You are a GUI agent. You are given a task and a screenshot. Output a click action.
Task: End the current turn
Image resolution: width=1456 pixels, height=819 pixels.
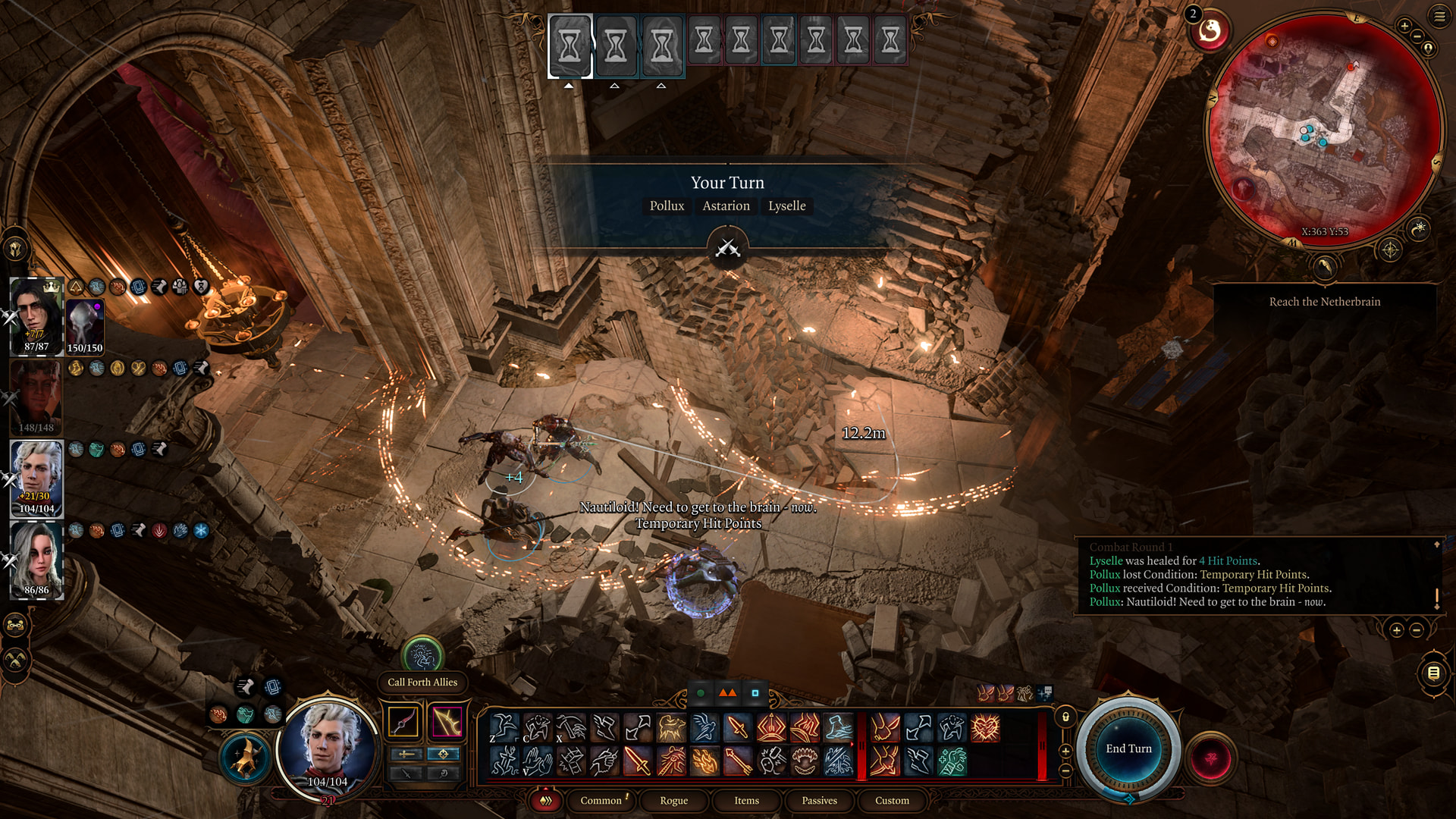click(1128, 748)
